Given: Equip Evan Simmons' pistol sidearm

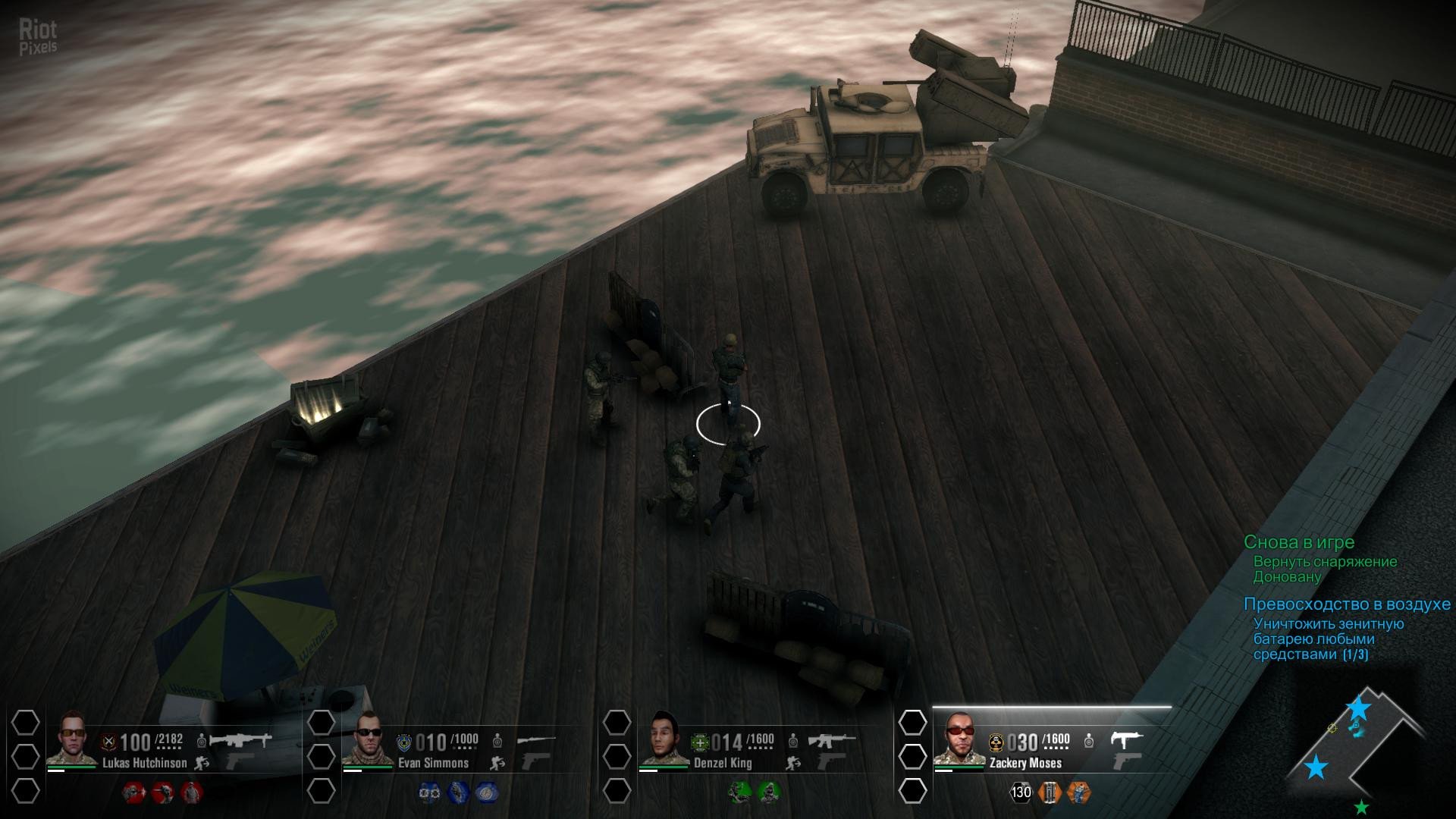Looking at the screenshot, I should point(535,761).
